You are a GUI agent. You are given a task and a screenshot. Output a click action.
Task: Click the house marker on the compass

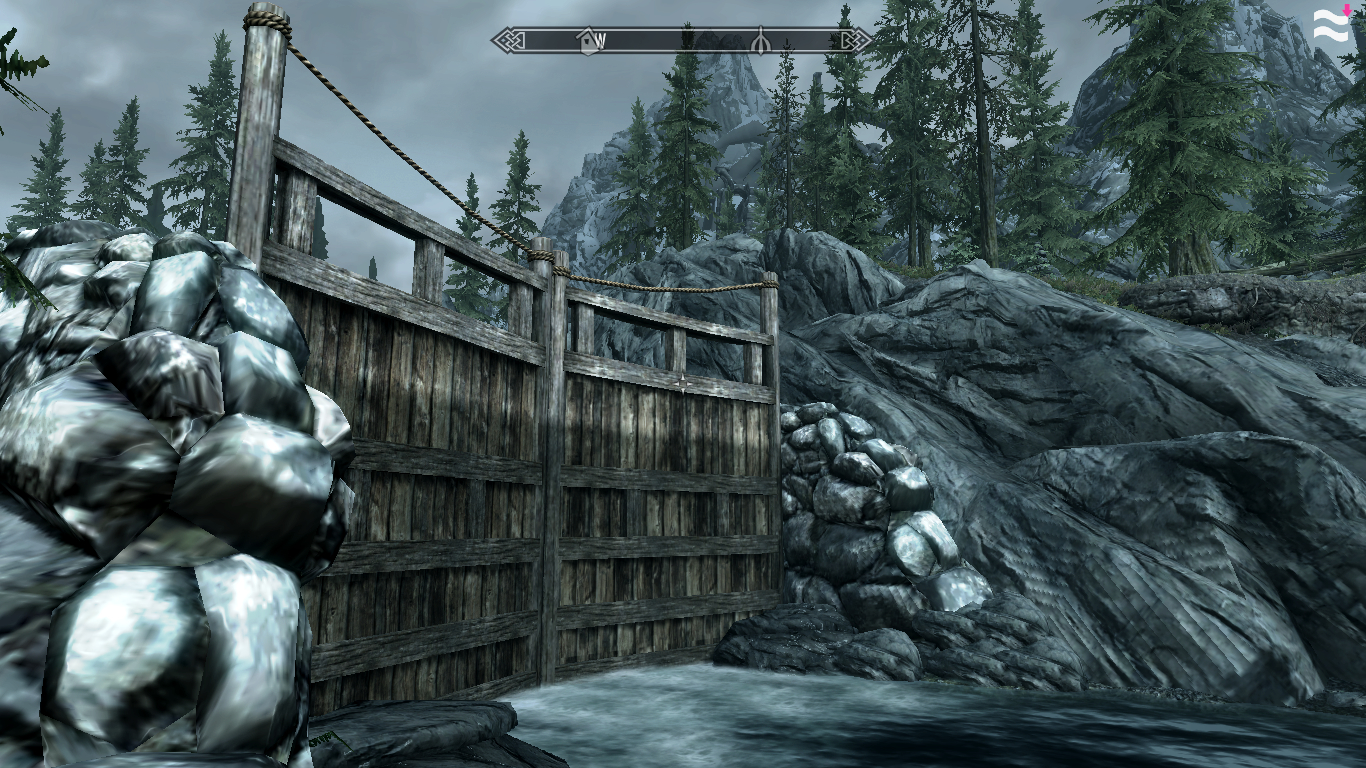point(587,41)
